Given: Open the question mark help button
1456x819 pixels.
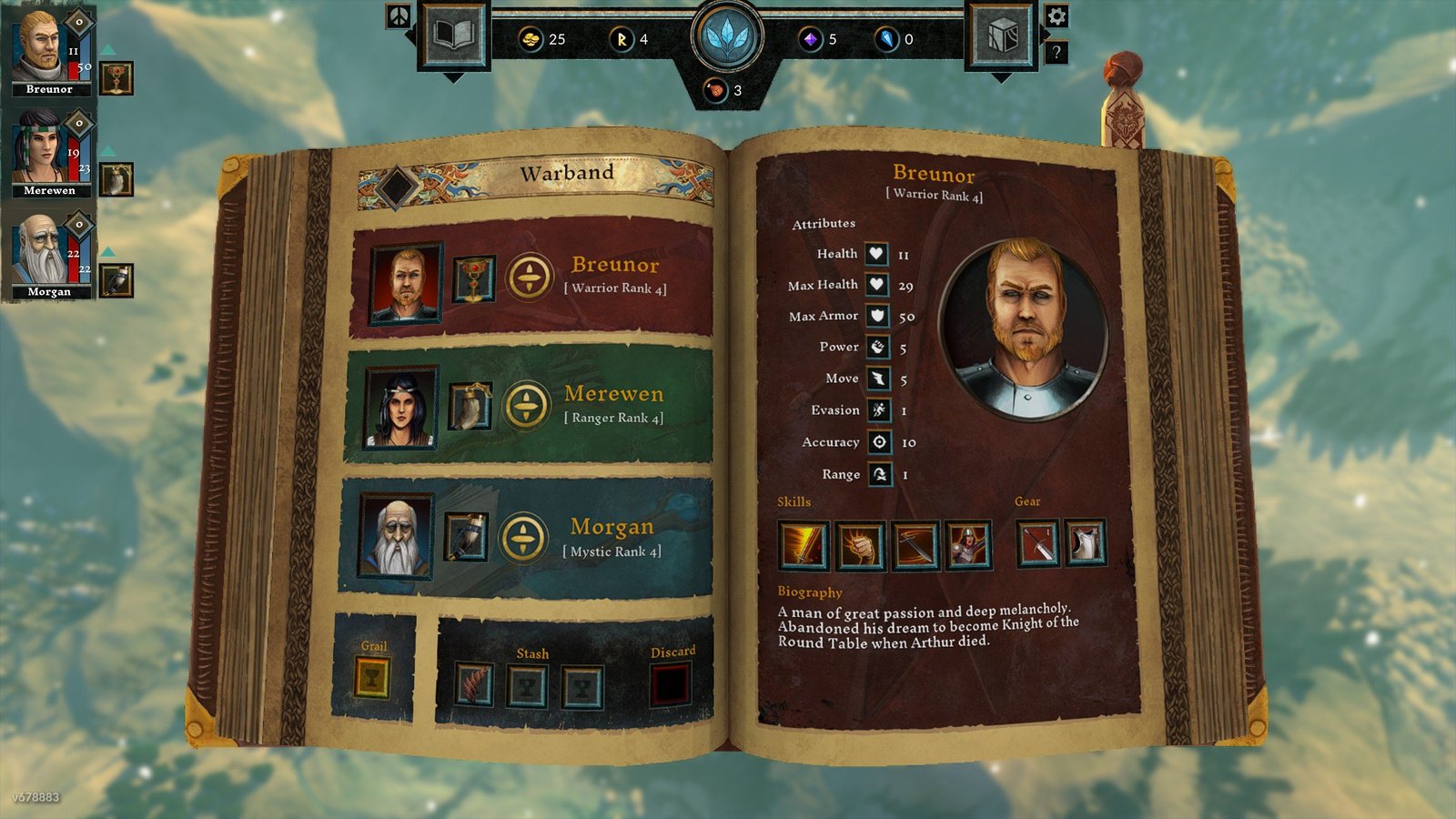Looking at the screenshot, I should (x=1056, y=52).
